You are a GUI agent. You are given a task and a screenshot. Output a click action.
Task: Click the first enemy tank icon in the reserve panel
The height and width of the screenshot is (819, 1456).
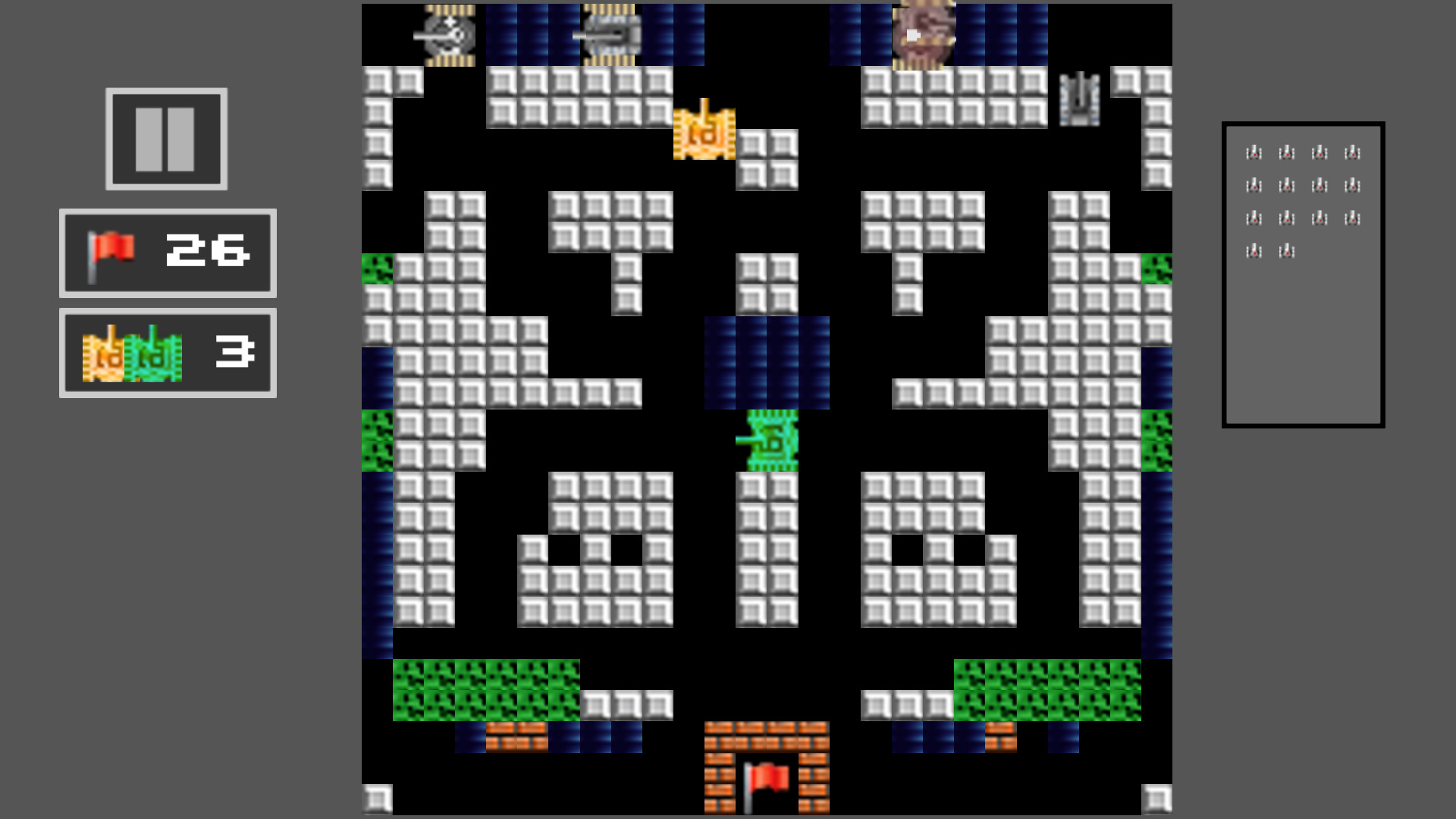1254,152
